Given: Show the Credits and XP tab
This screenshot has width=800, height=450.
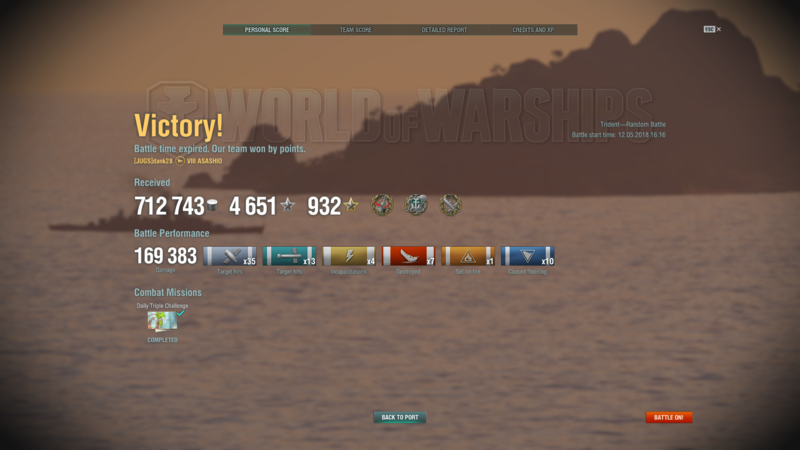Looking at the screenshot, I should pos(533,30).
